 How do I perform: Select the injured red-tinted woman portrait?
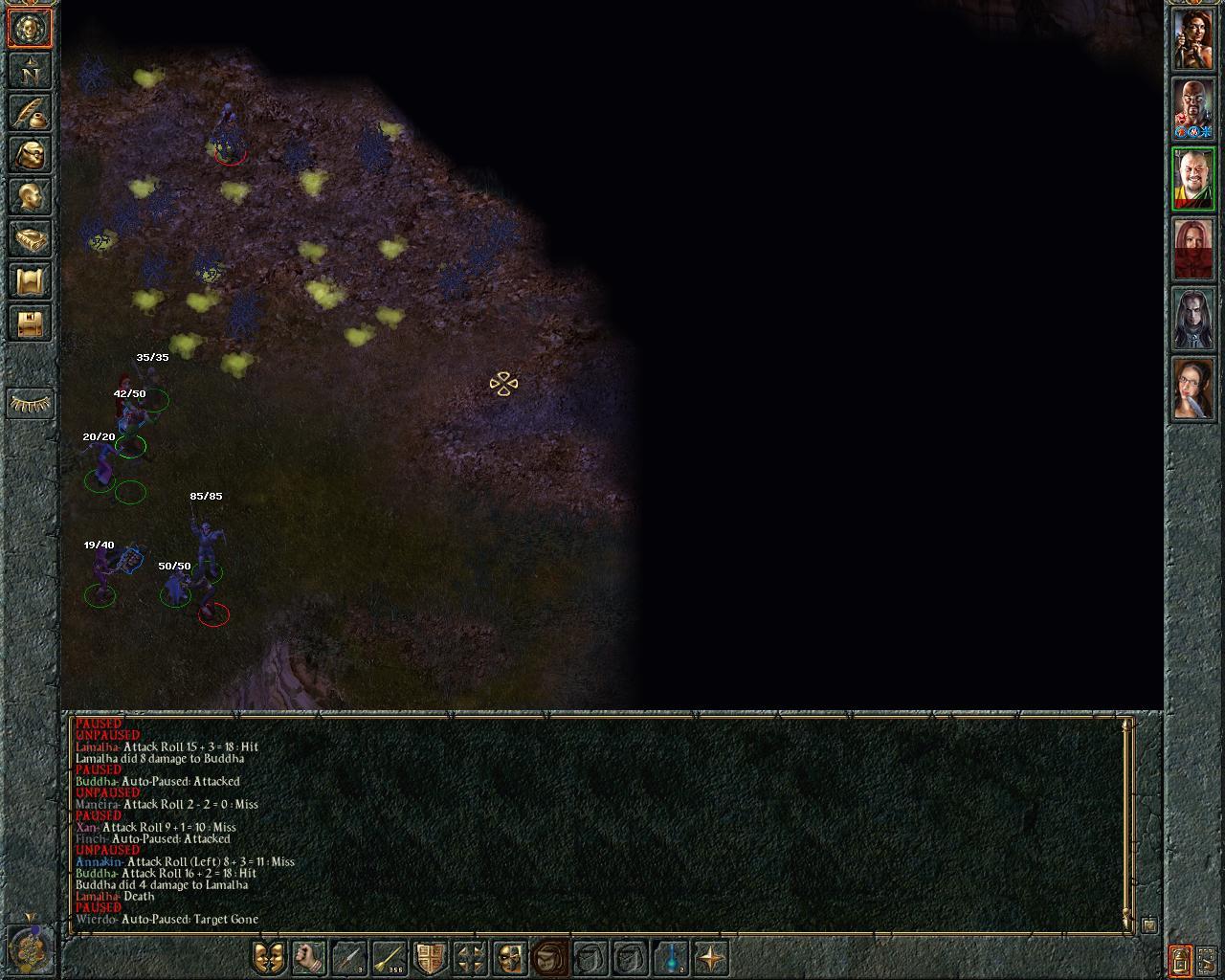point(1193,250)
